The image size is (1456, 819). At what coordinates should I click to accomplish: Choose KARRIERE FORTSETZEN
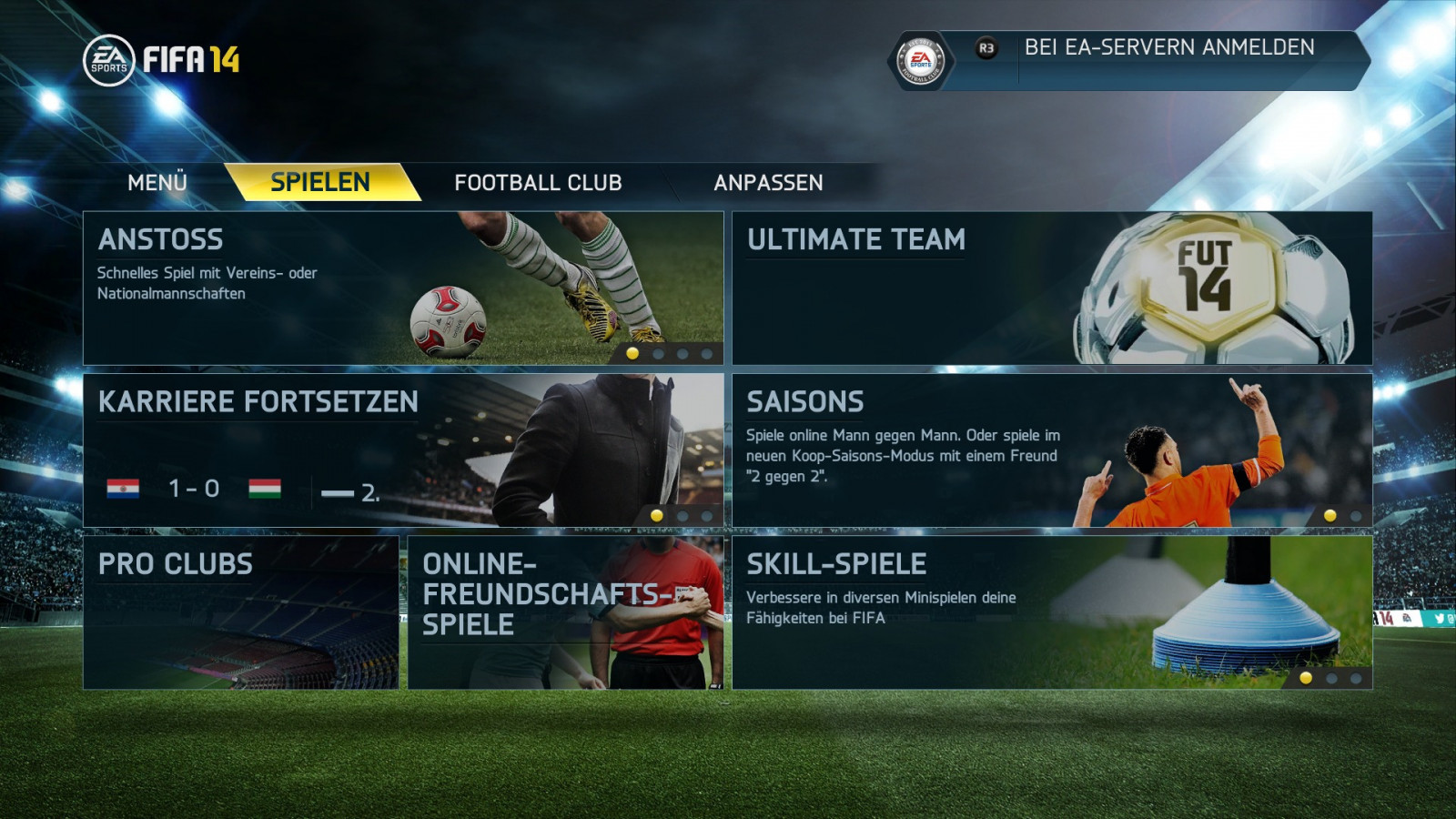click(x=403, y=450)
